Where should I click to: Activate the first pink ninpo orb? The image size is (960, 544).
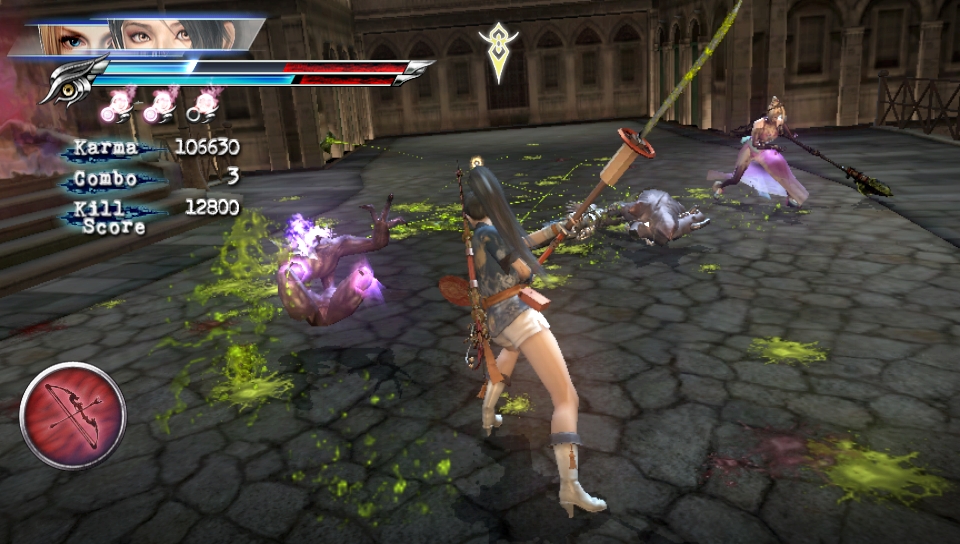coord(123,104)
